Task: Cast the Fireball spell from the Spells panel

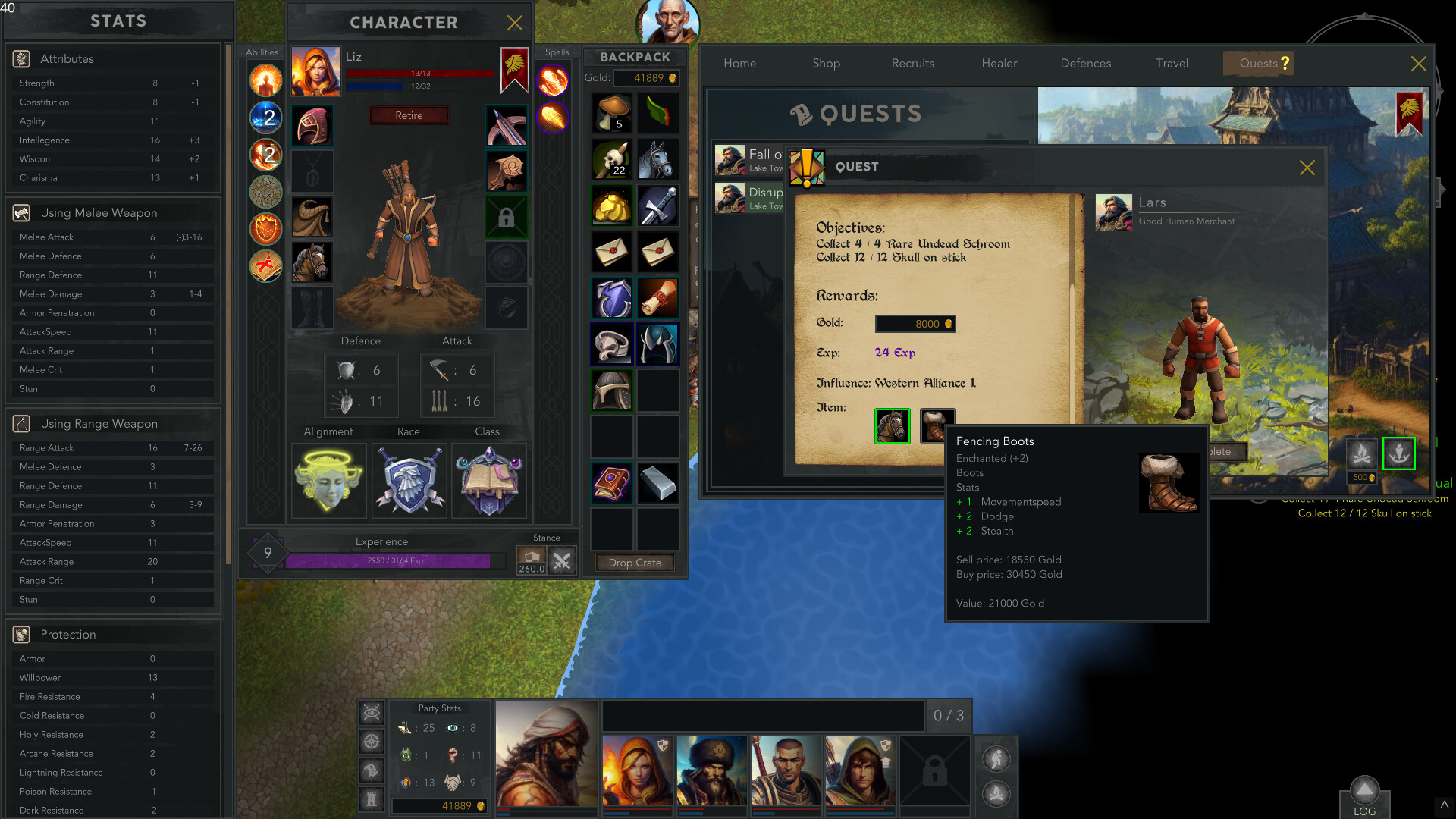Action: click(553, 80)
